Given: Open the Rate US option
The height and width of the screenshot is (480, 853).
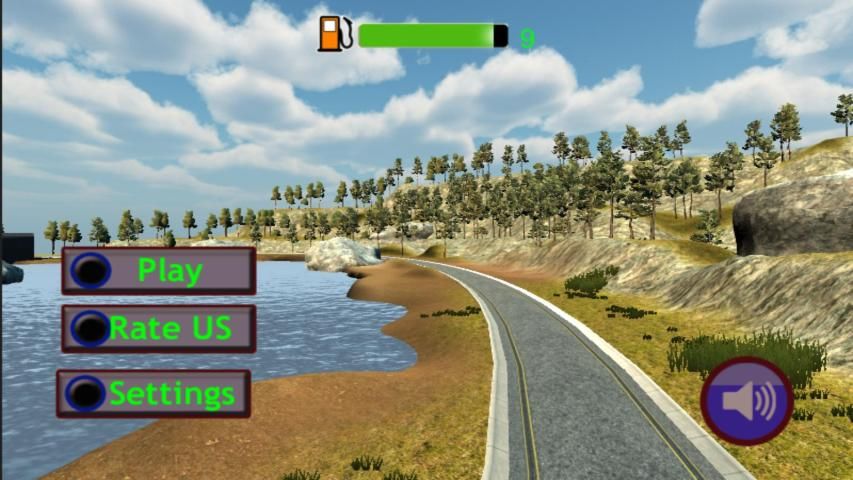Looking at the screenshot, I should [159, 329].
